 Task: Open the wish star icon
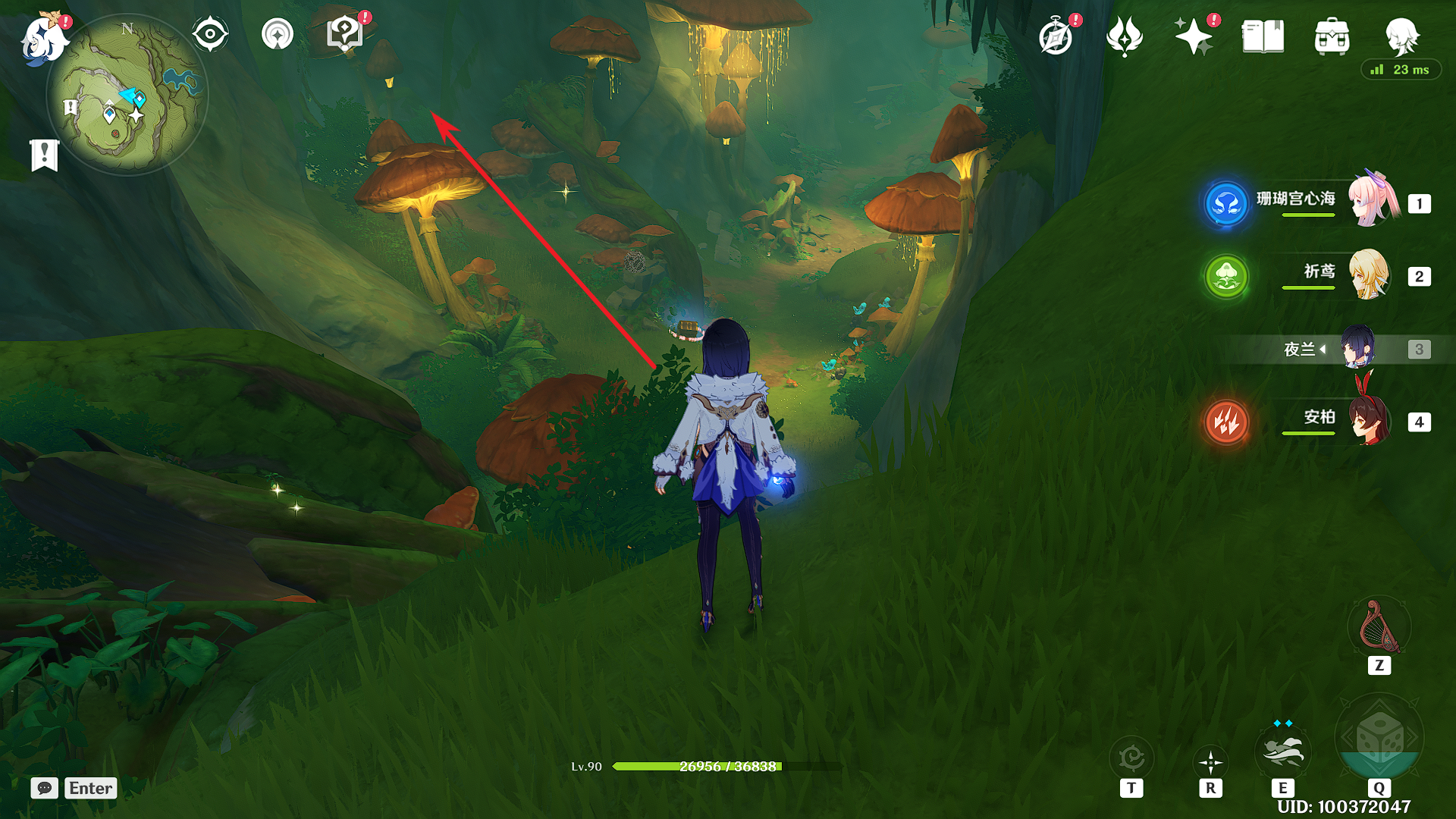point(1193,36)
